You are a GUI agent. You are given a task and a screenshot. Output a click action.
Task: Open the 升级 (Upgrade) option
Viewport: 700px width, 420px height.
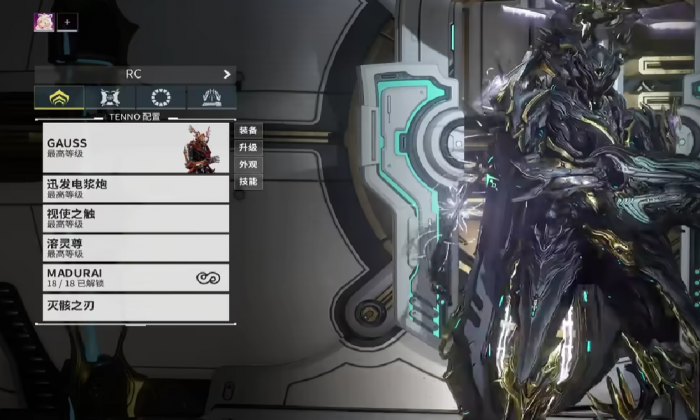pyautogui.click(x=248, y=147)
